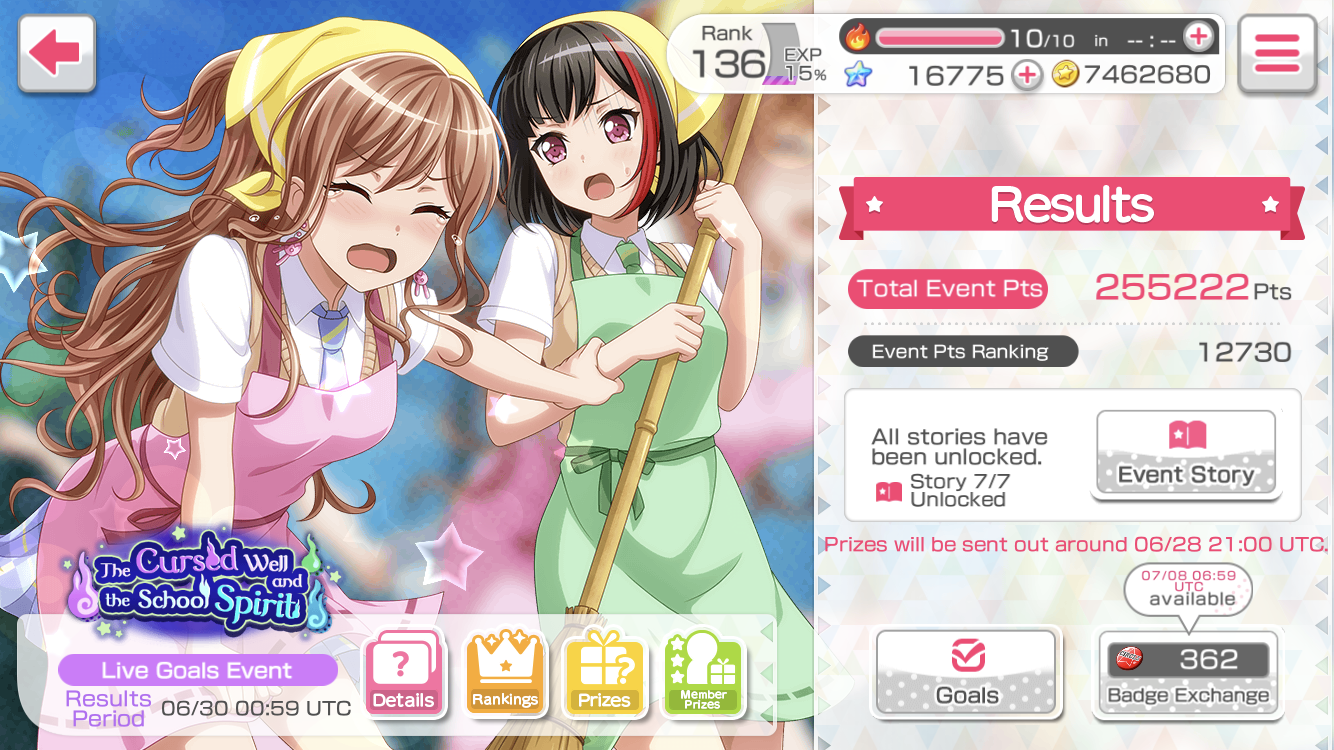This screenshot has height=750, width=1334.
Task: Tap the plus next to 16775 stars
Action: (x=1026, y=75)
